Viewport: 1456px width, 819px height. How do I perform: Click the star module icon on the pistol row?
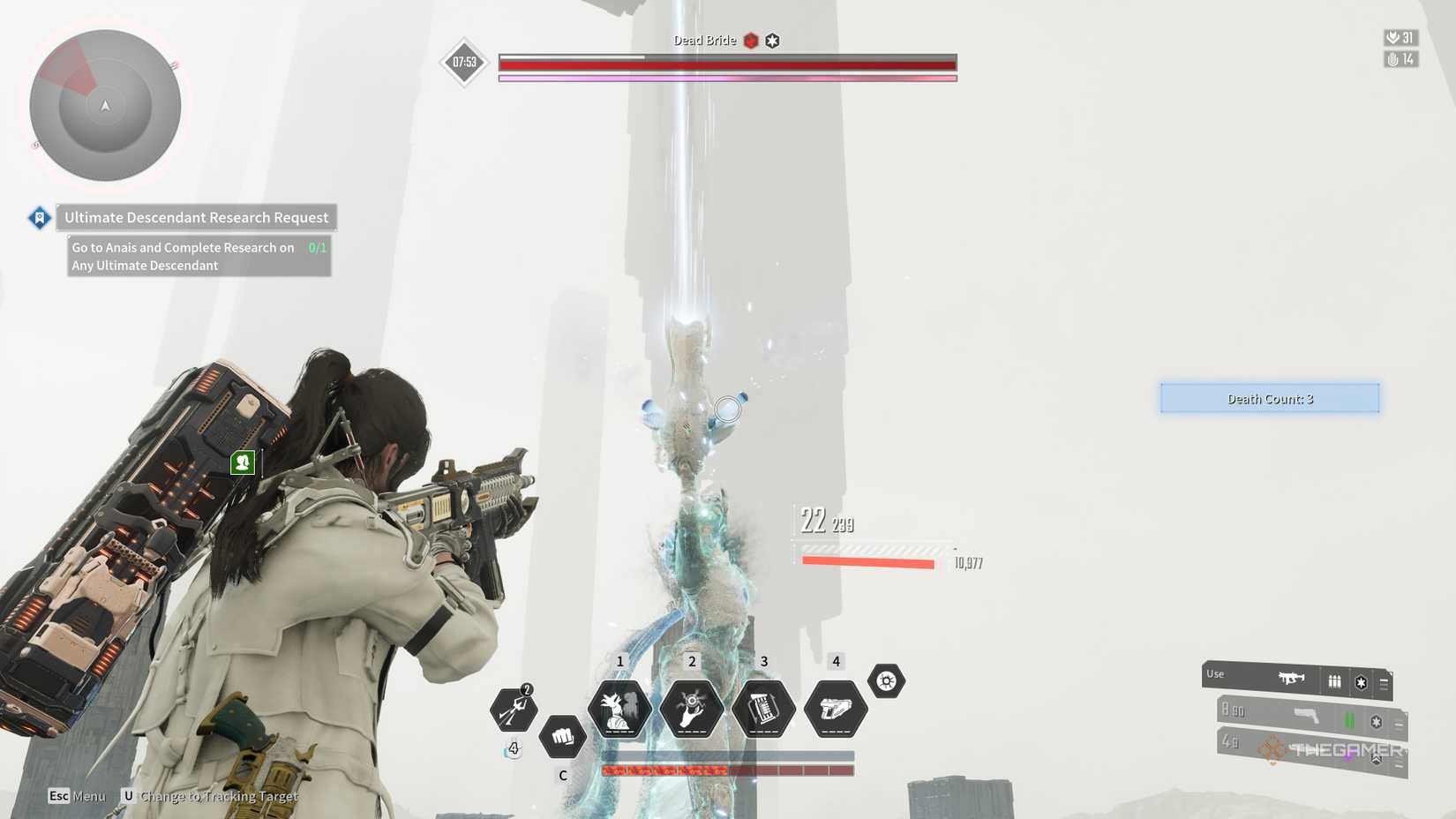click(x=1375, y=719)
